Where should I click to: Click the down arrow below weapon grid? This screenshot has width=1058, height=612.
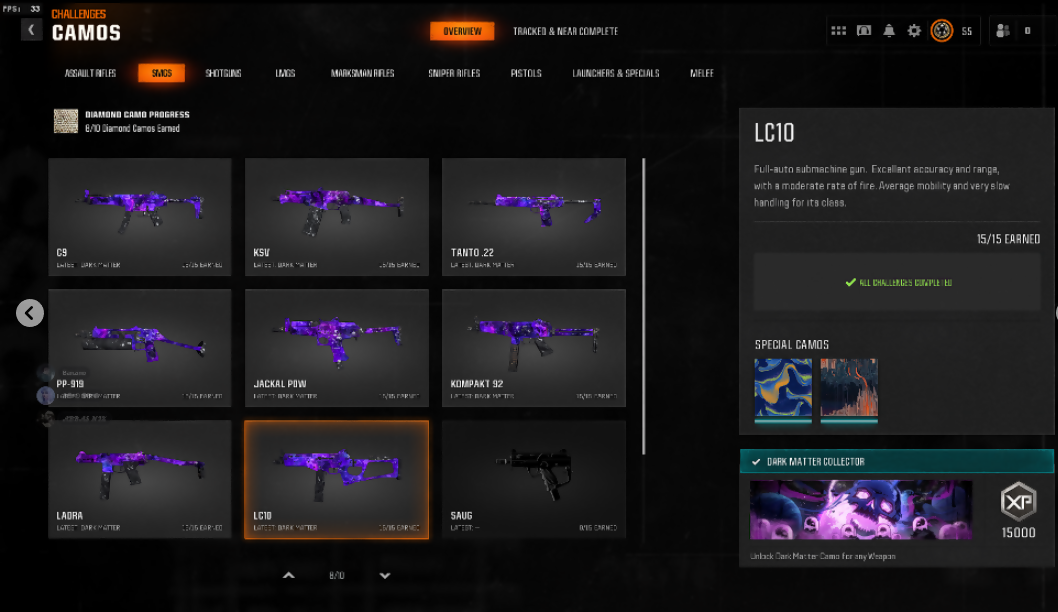click(385, 575)
